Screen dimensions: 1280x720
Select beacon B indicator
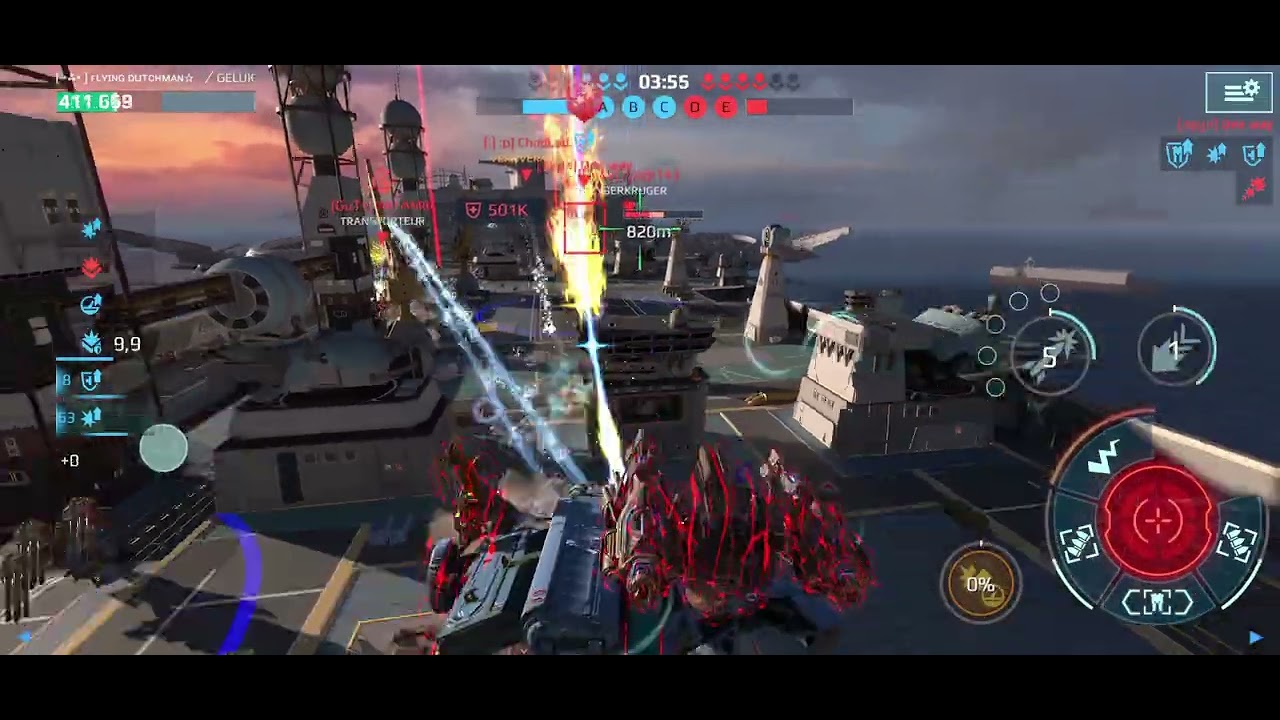tap(633, 107)
